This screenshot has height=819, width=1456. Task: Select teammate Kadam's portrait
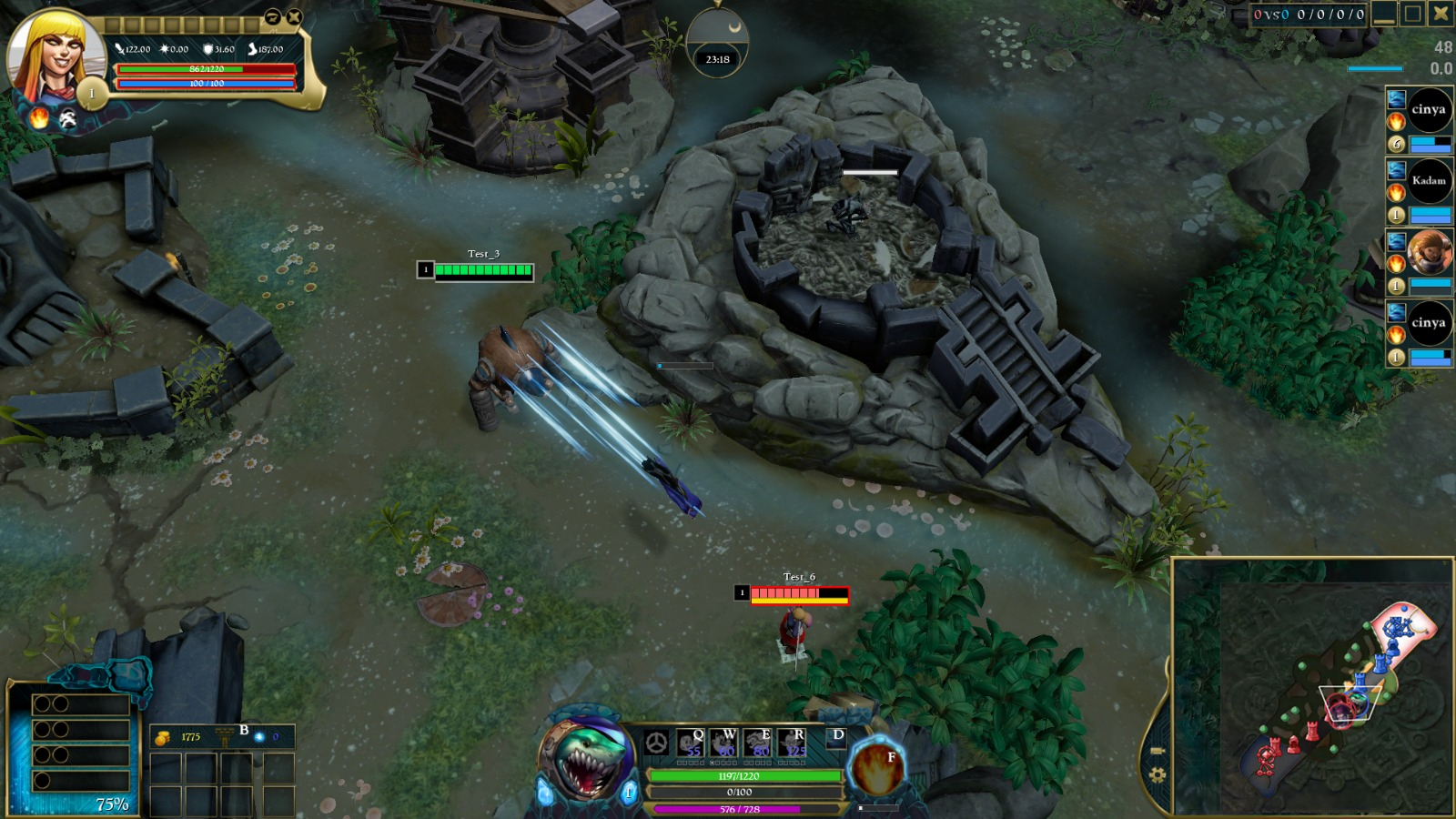click(x=1429, y=181)
